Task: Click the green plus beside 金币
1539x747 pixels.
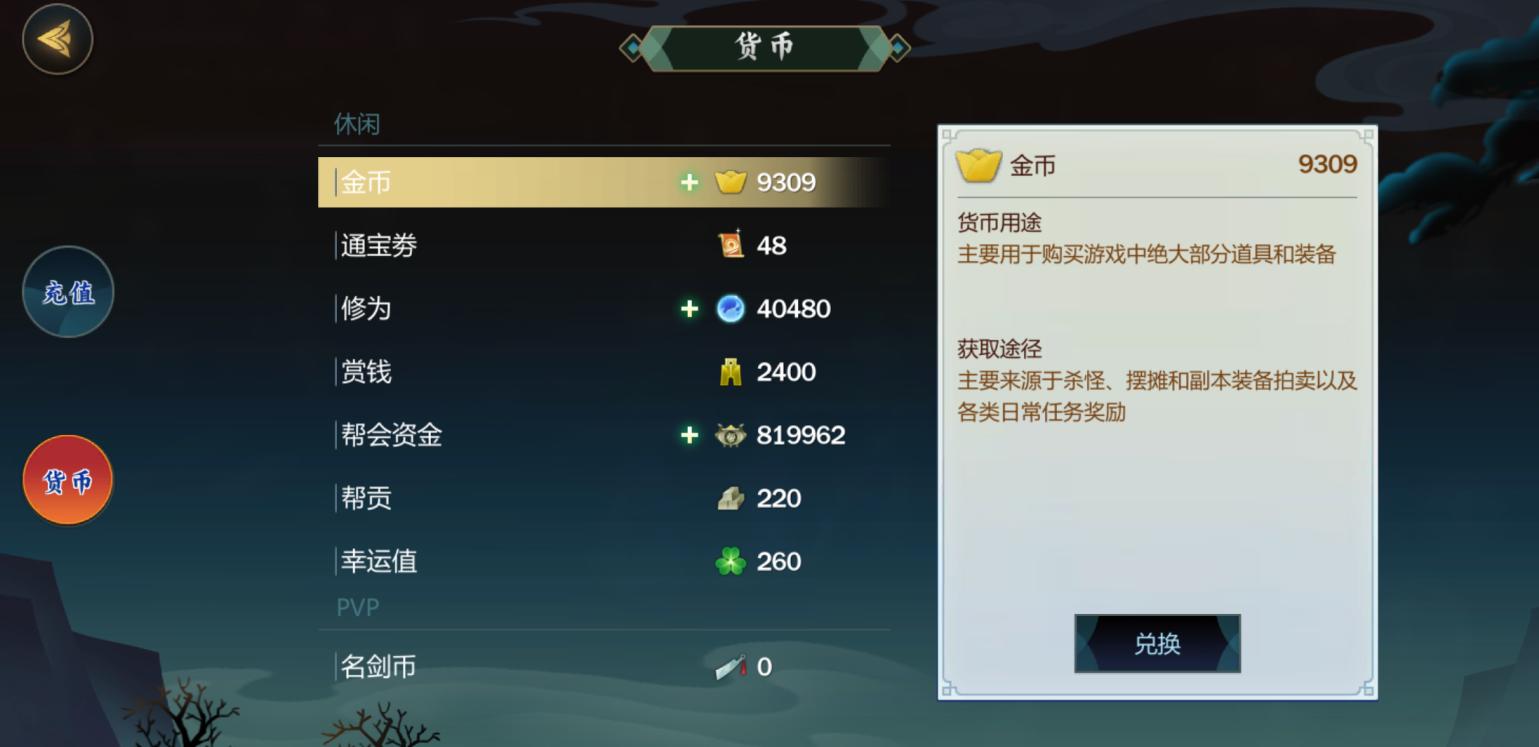Action: pyautogui.click(x=688, y=183)
